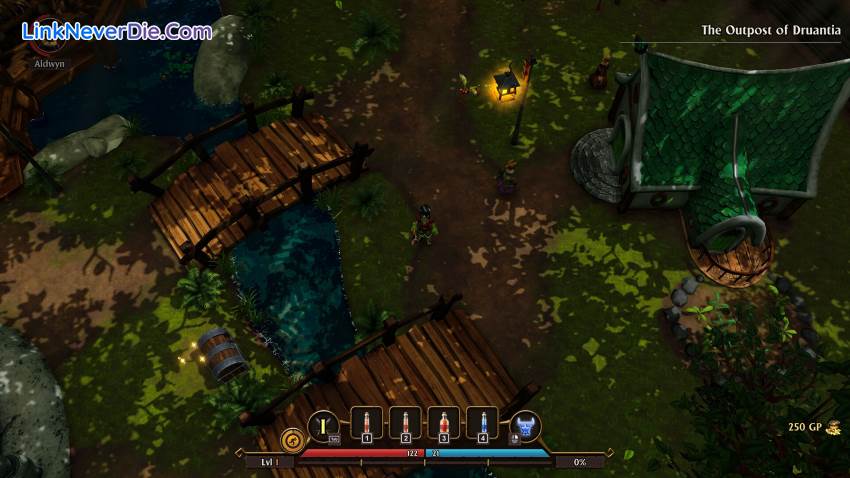Click the 250 GP gold pile icon
850x478 pixels.
coord(833,428)
